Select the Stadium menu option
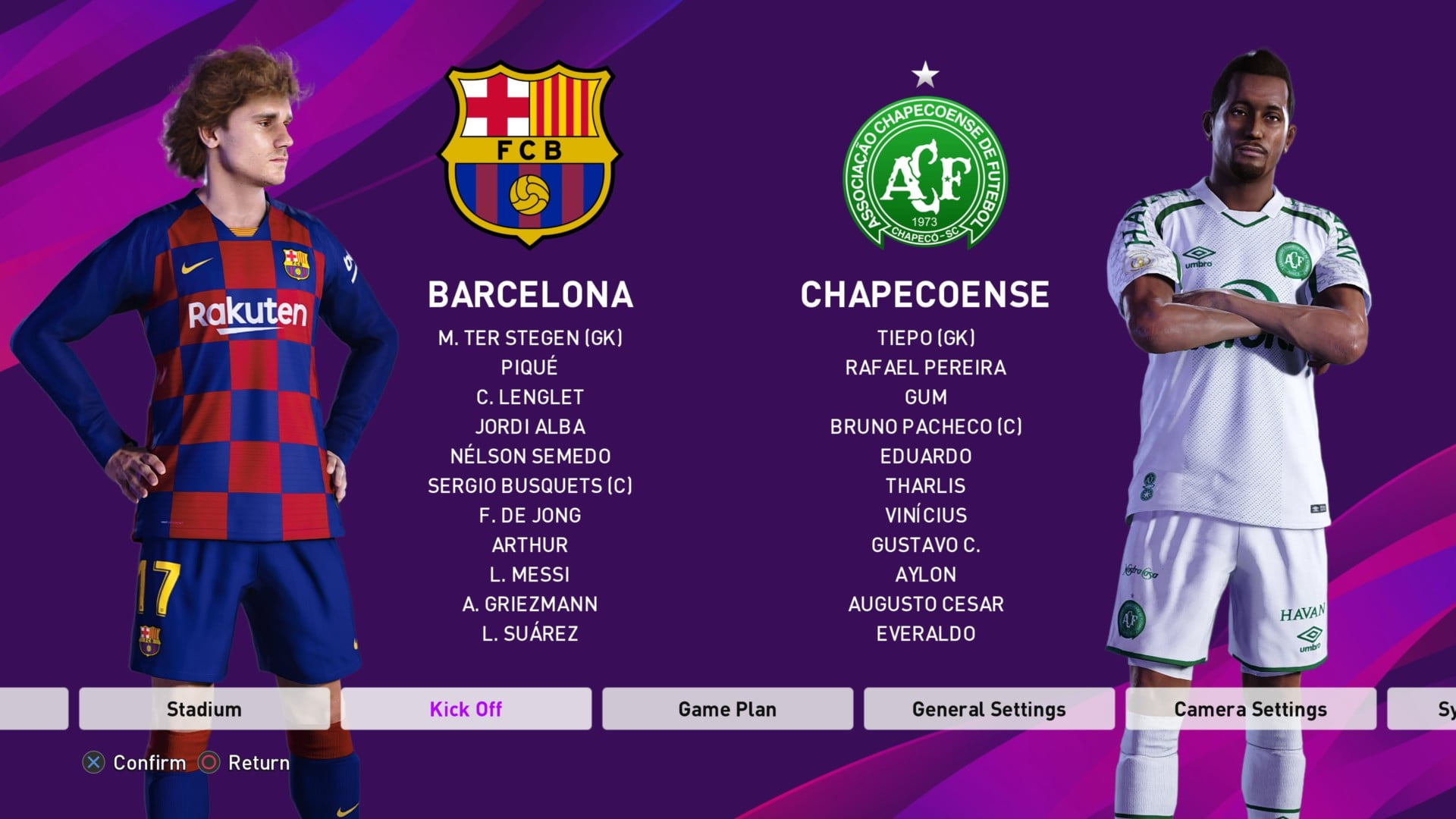 [204, 709]
